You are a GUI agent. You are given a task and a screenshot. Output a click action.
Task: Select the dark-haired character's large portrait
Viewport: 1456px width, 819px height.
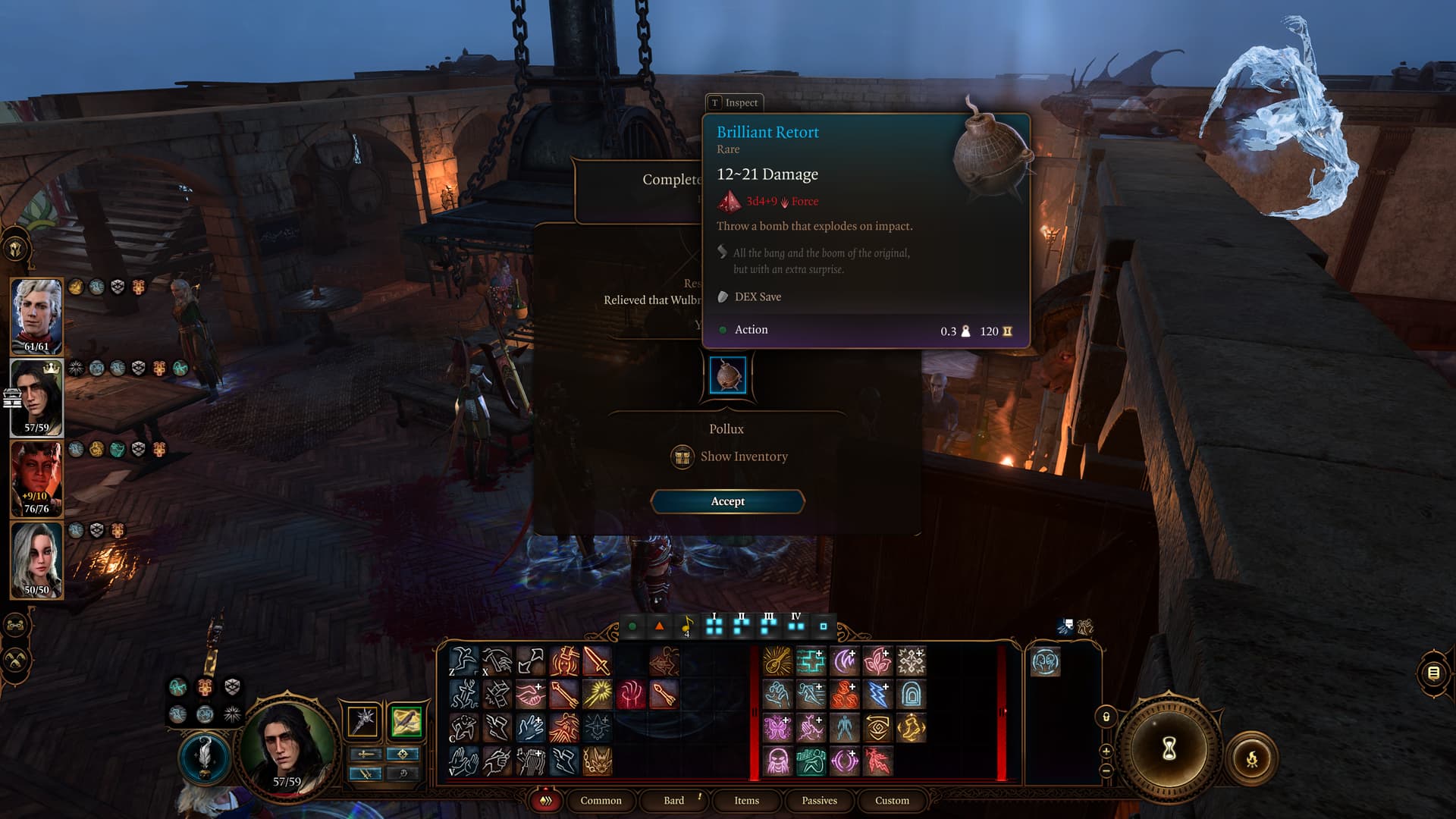(287, 743)
